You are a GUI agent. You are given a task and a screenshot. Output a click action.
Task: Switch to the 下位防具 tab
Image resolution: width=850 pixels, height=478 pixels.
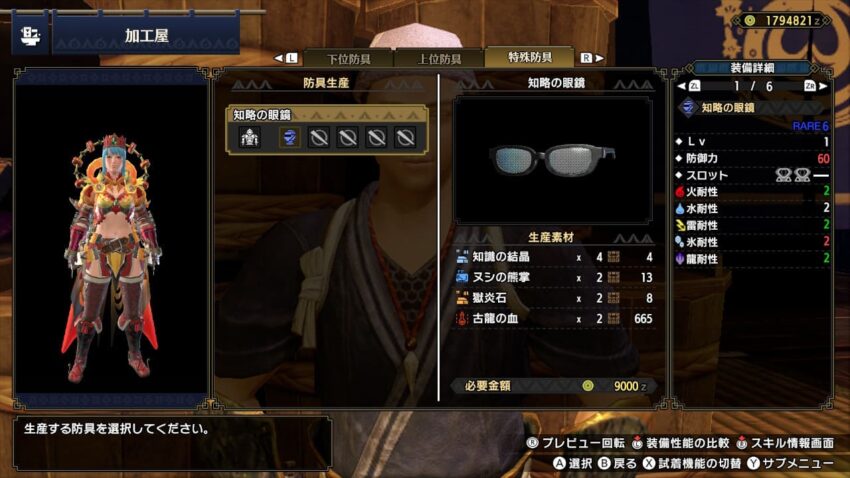click(347, 58)
